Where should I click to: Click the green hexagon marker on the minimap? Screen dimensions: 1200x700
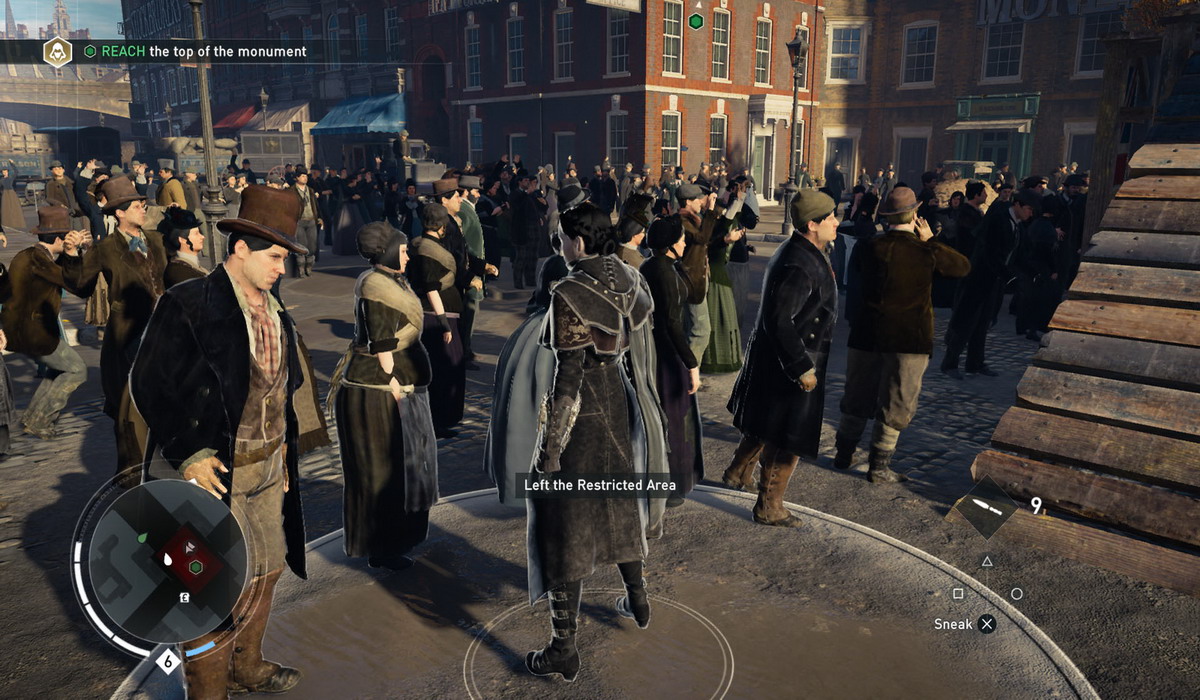196,567
